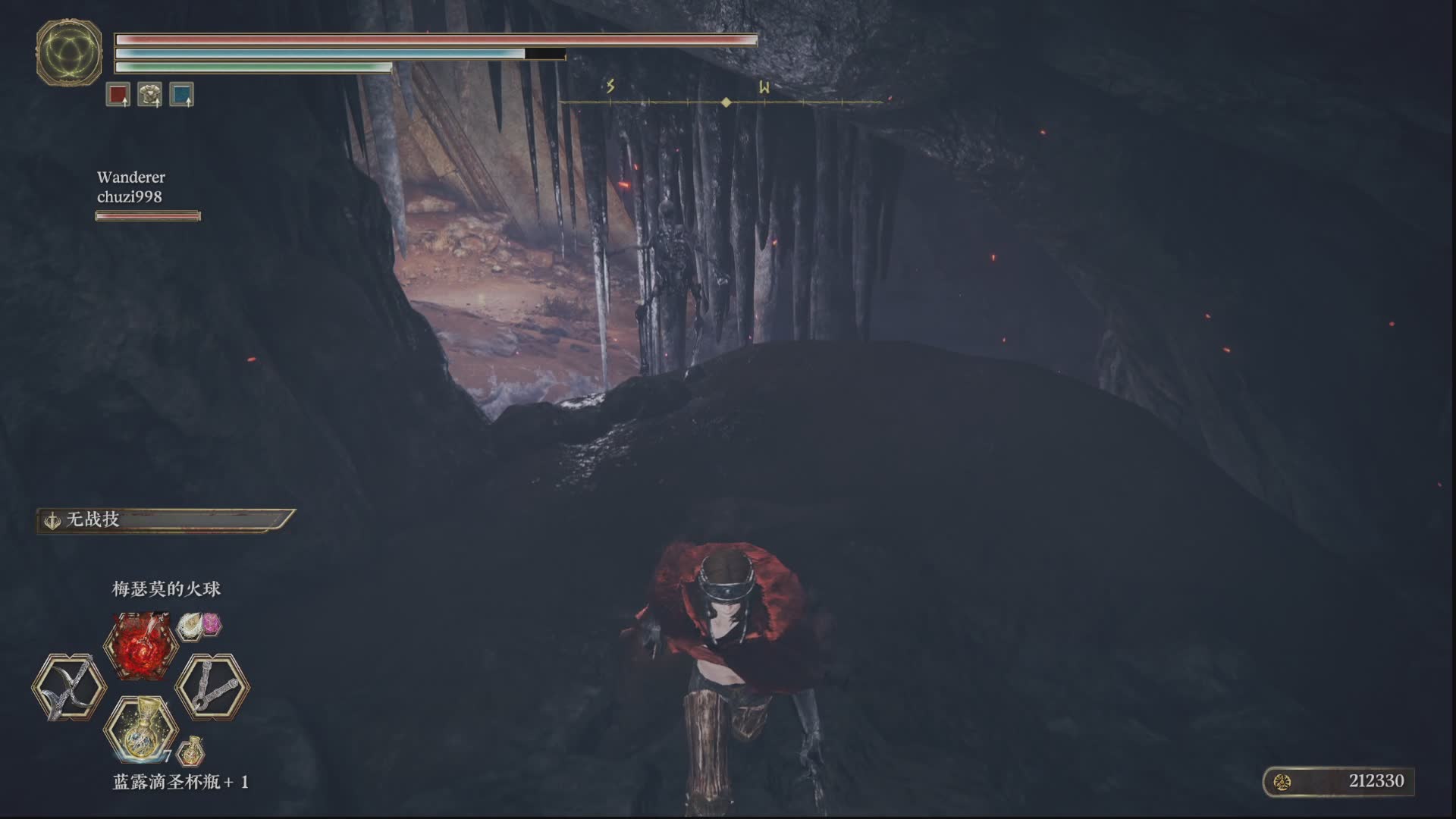This screenshot has height=819, width=1456.
Task: Click the armor buff status icon
Action: click(x=150, y=95)
